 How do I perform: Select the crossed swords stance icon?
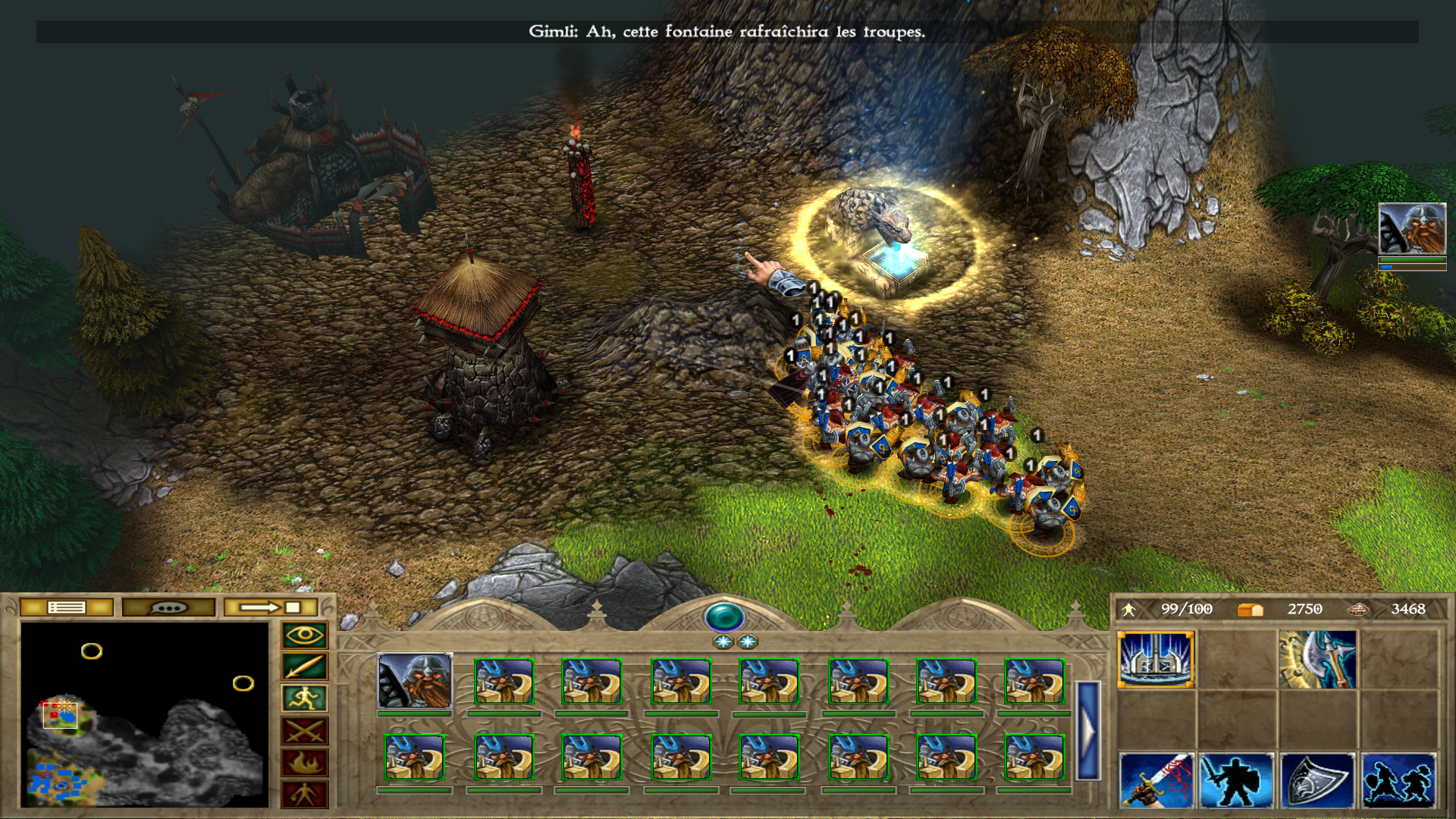coord(304,731)
